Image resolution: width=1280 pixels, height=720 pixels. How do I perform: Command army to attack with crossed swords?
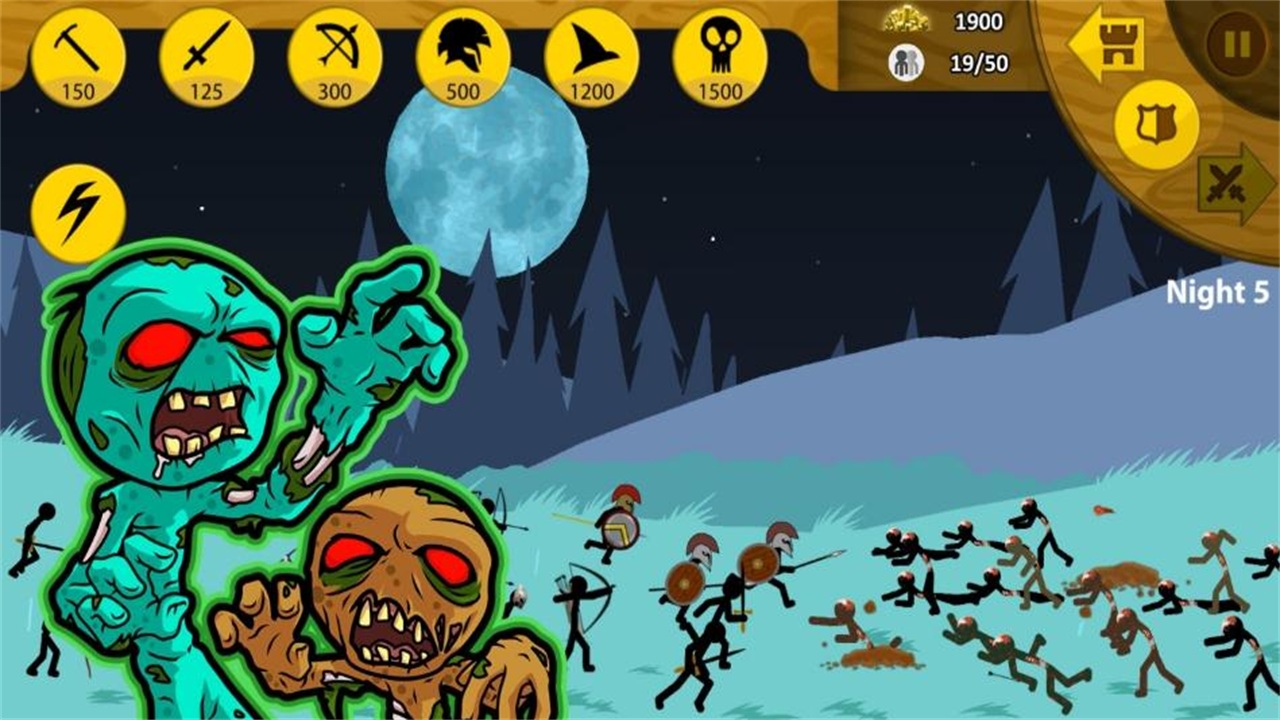1233,185
